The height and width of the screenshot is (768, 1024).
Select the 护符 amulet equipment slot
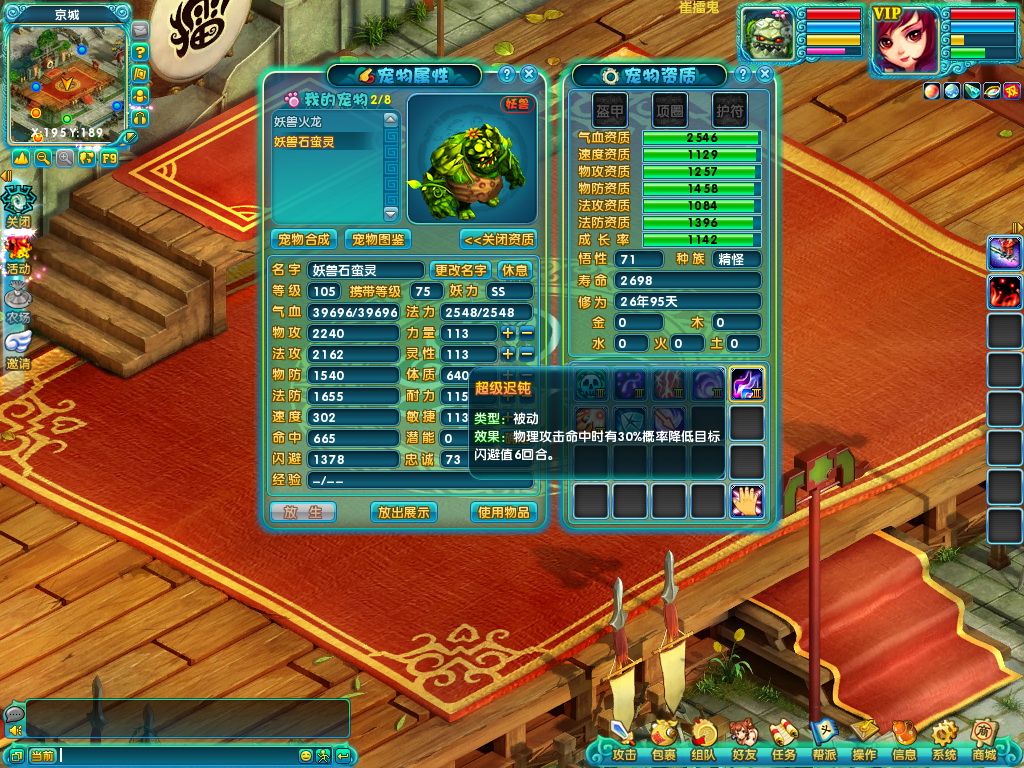(729, 110)
